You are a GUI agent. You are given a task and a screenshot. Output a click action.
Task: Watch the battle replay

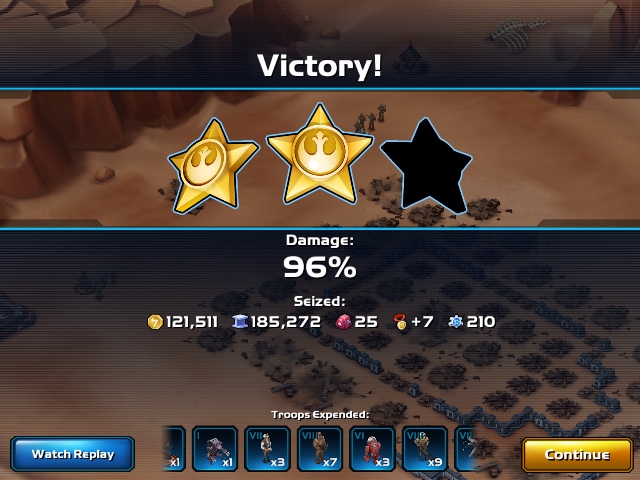(73, 454)
